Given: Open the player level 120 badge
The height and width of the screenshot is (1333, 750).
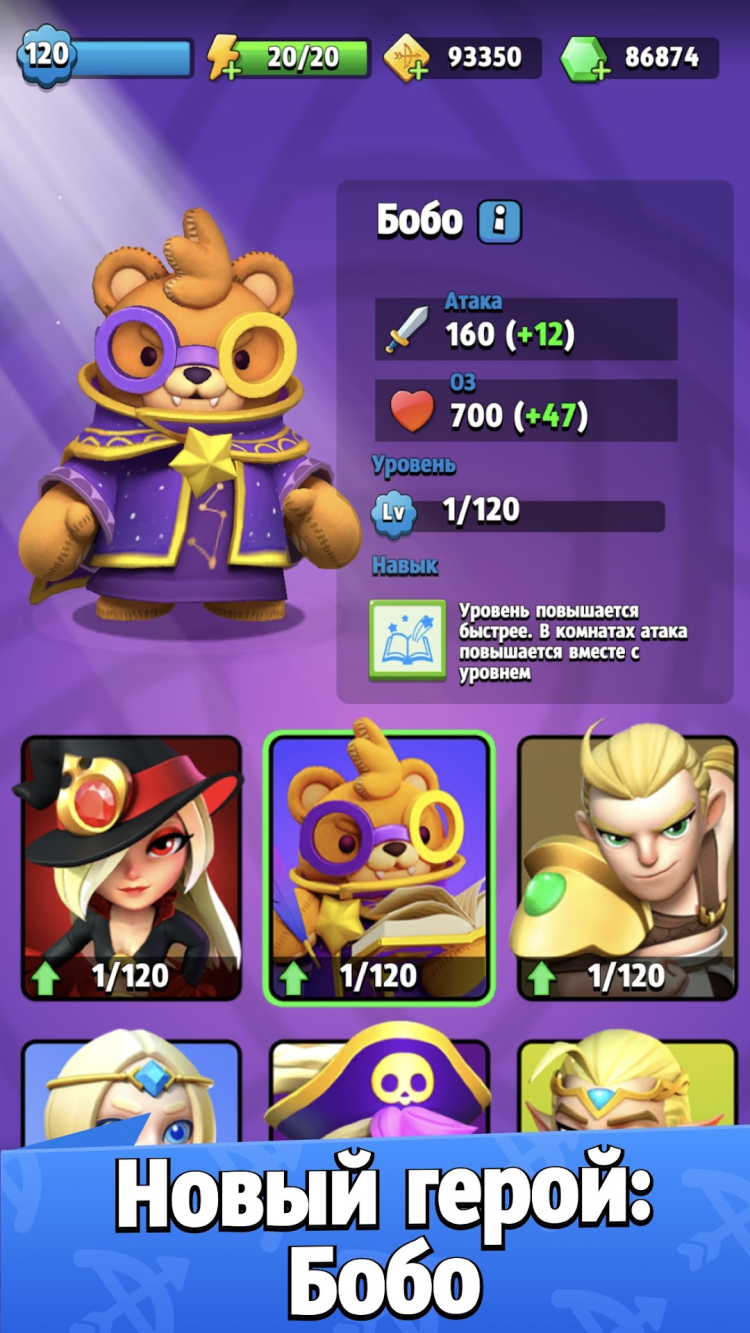Looking at the screenshot, I should click(45, 55).
